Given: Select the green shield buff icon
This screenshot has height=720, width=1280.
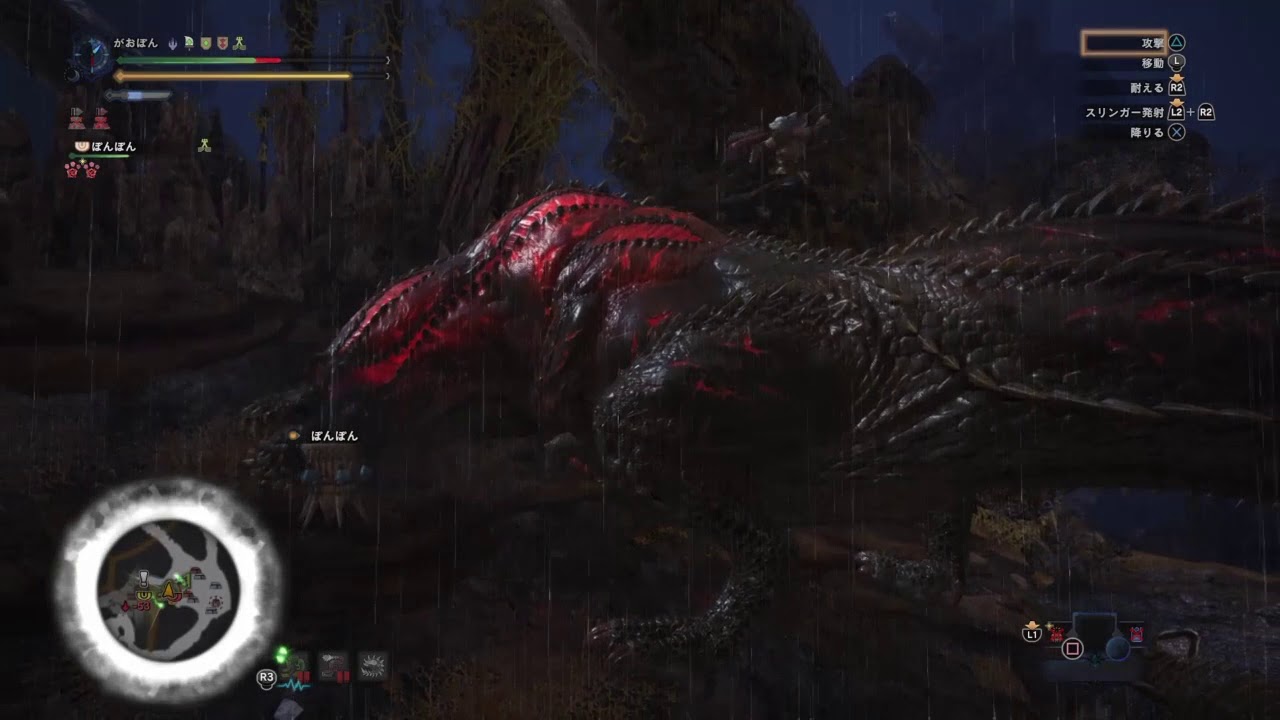Looking at the screenshot, I should coord(205,43).
